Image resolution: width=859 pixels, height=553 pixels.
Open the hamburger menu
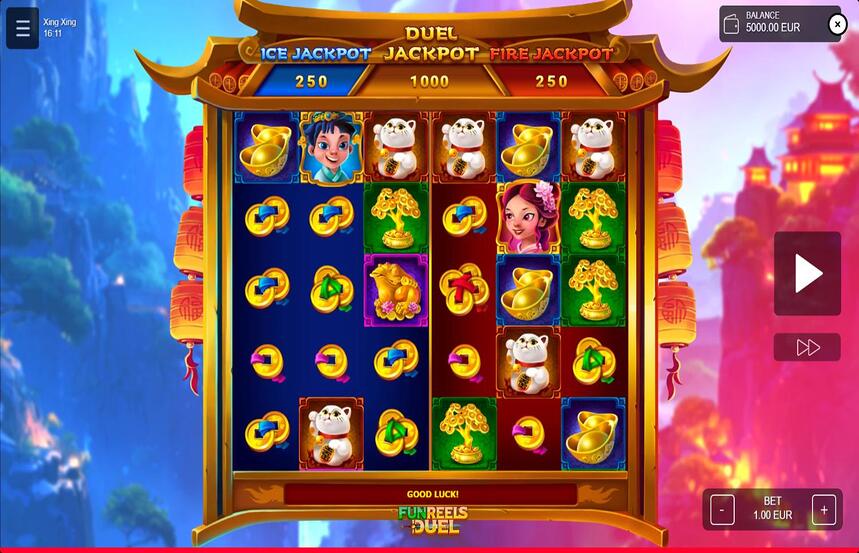point(22,28)
